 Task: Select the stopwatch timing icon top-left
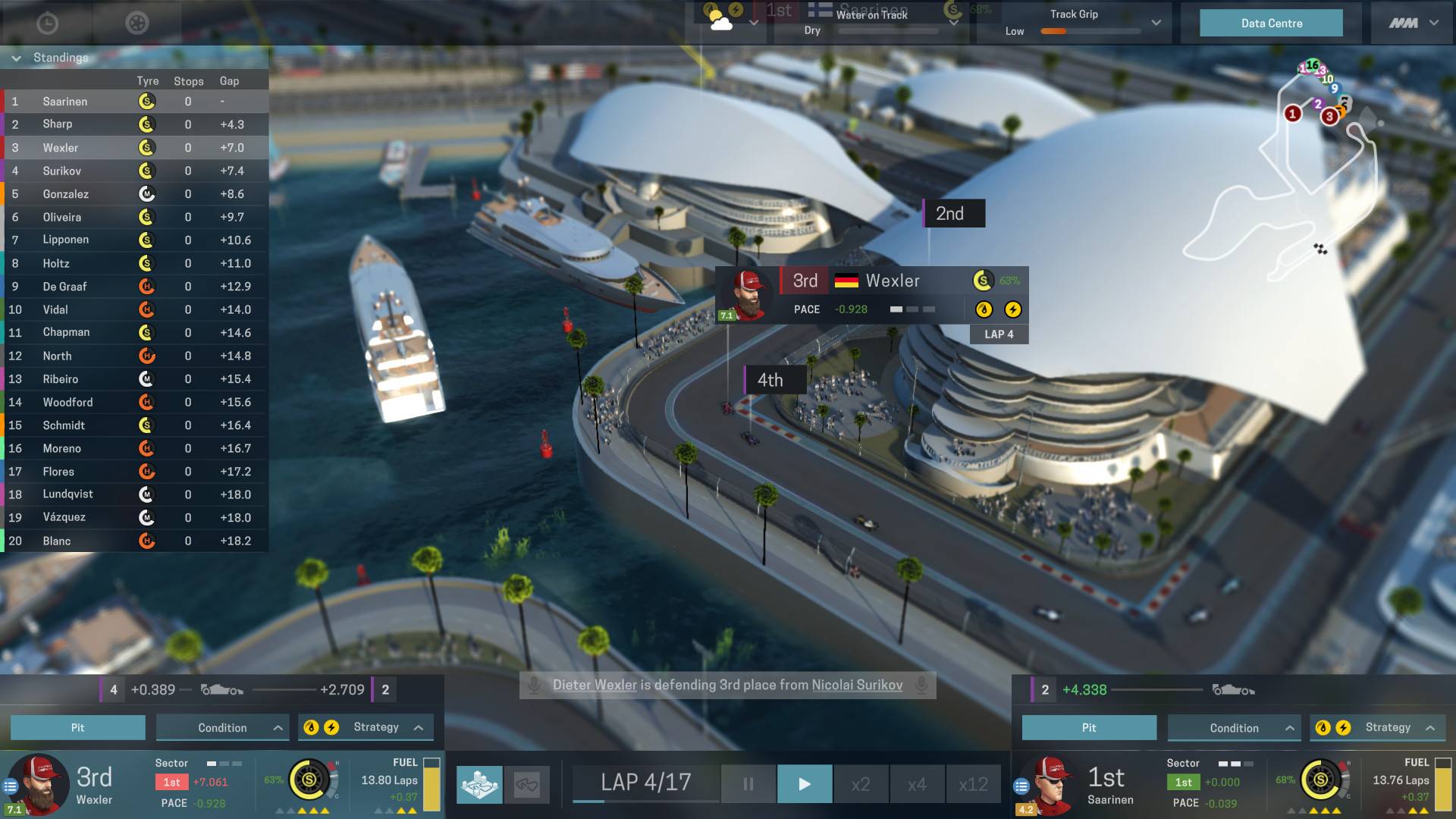[x=48, y=23]
